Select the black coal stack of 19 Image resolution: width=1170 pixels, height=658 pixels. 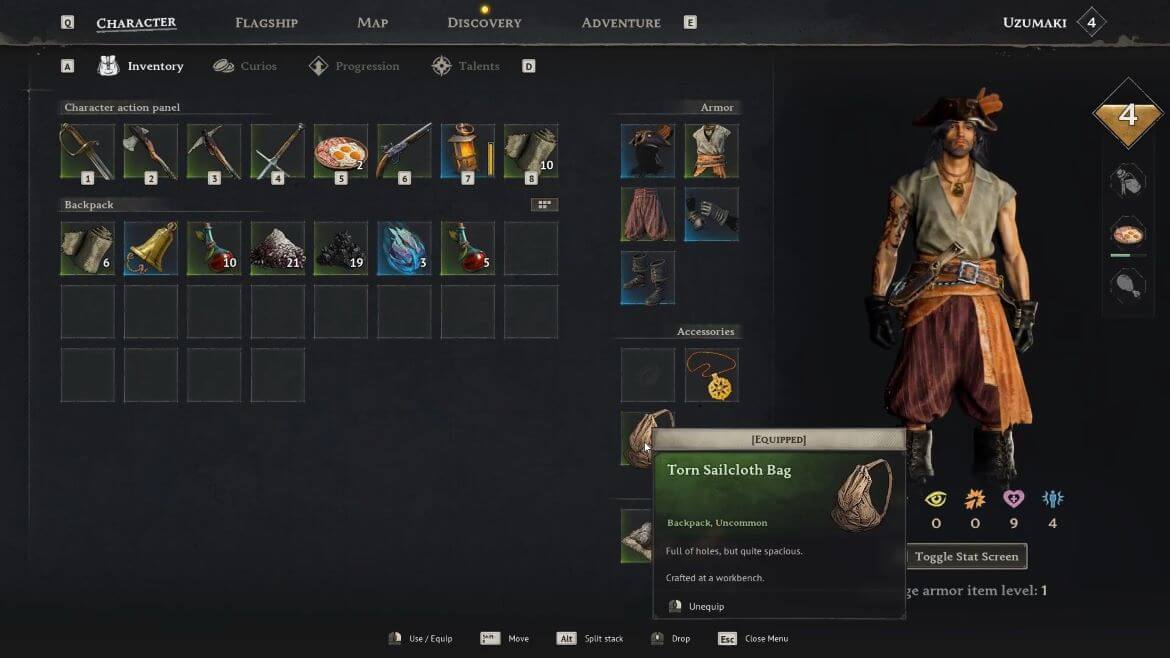point(341,248)
